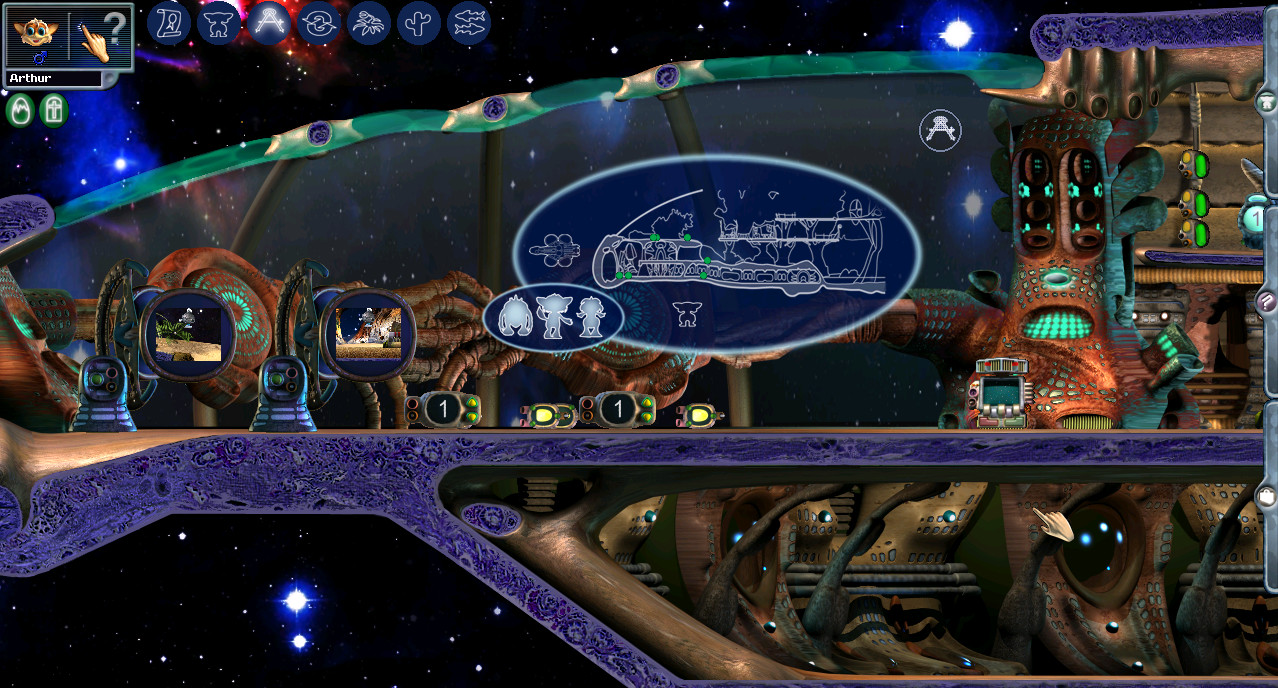Select the Norn silhouette in creature selector
Image resolution: width=1278 pixels, height=688 pixels.
click(592, 317)
